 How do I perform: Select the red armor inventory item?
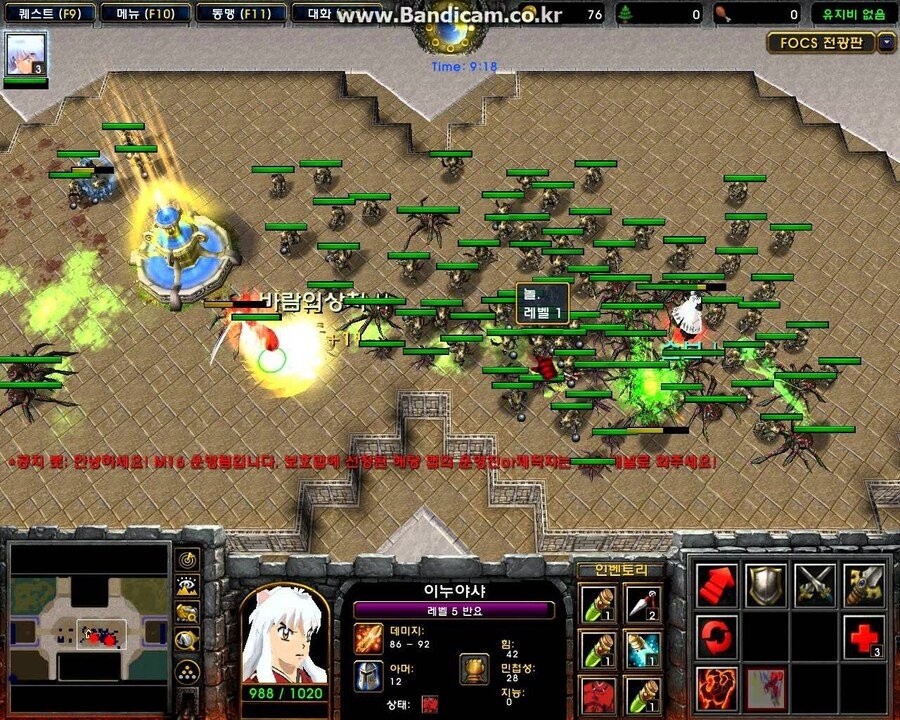pyautogui.click(x=598, y=695)
